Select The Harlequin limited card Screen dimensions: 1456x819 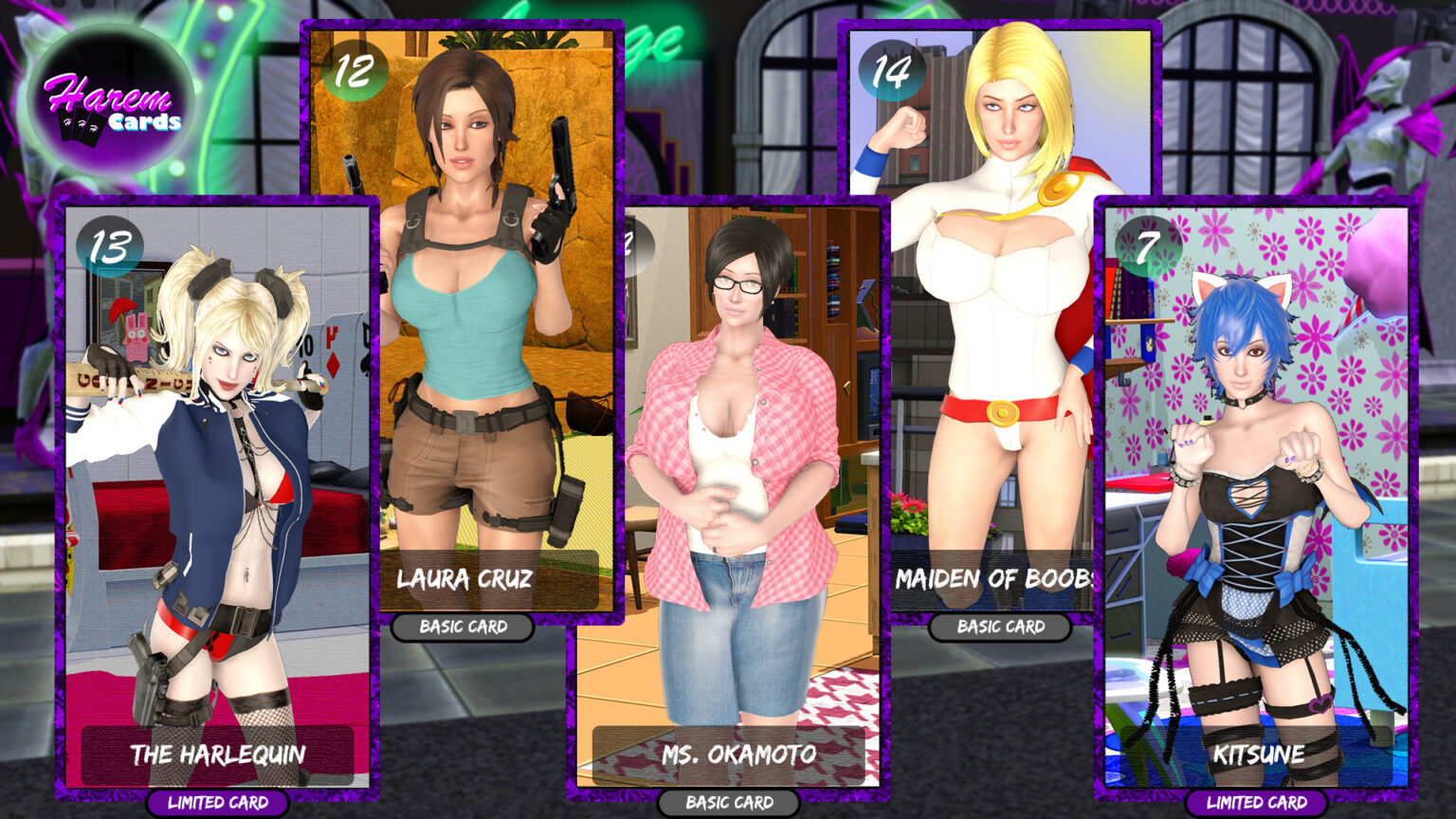217,493
